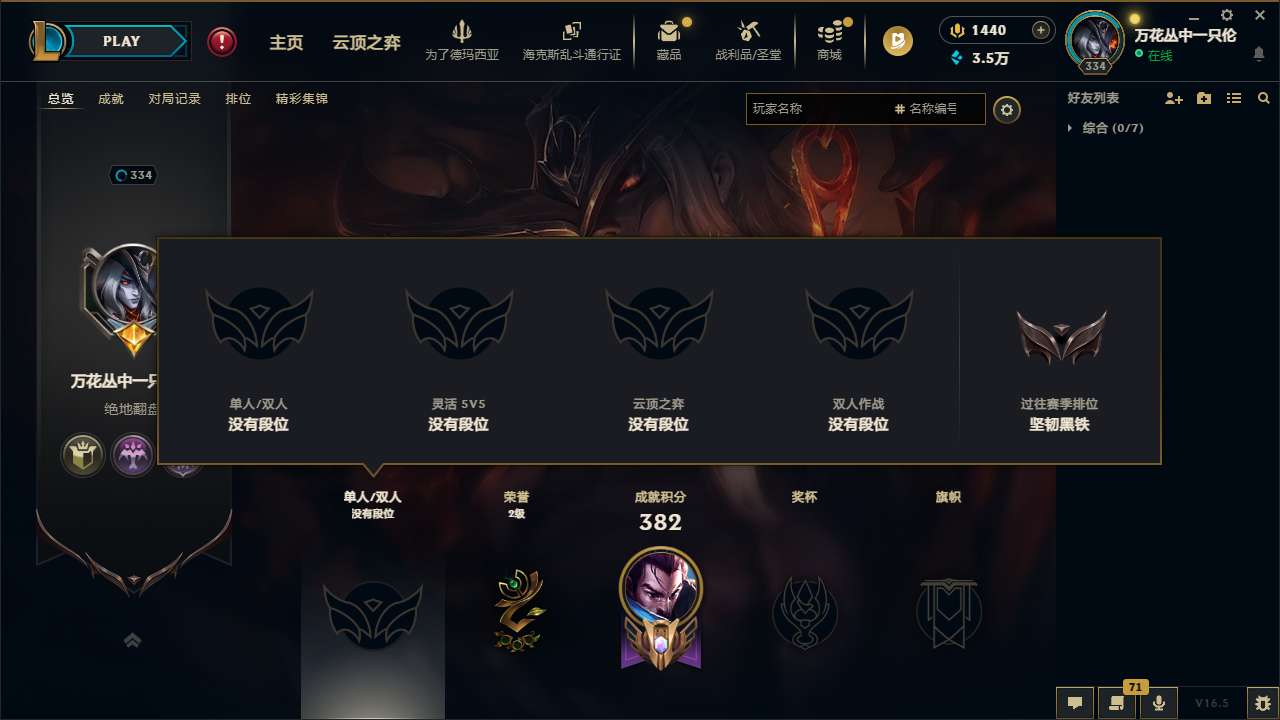Open the 为了德玛西亚 event page
Image resolution: width=1280 pixels, height=720 pixels.
[x=461, y=40]
